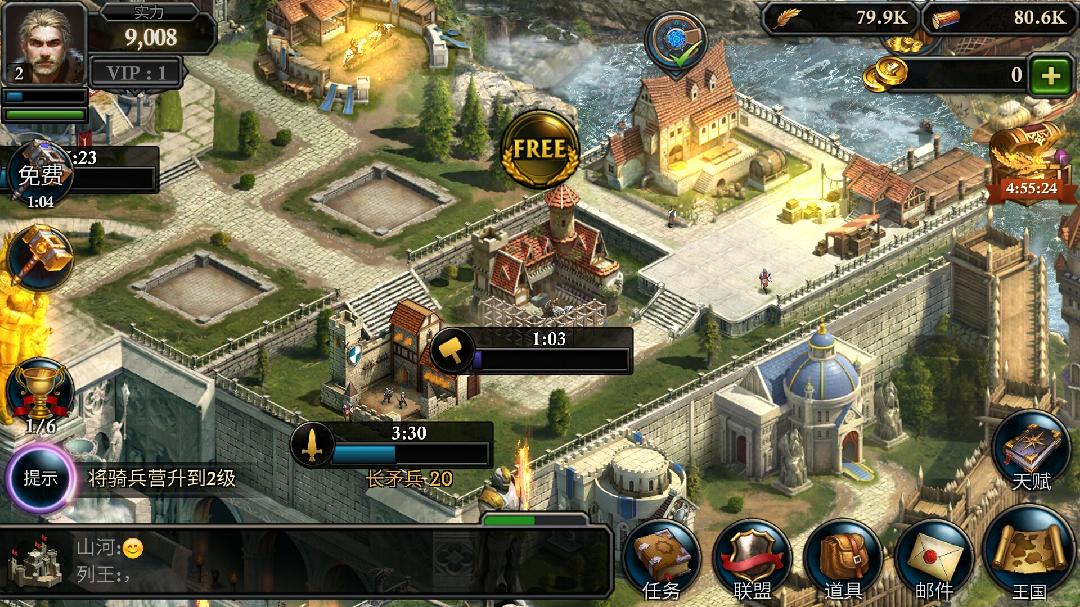
Task: Open the 道具 items backpack
Action: (x=842, y=558)
